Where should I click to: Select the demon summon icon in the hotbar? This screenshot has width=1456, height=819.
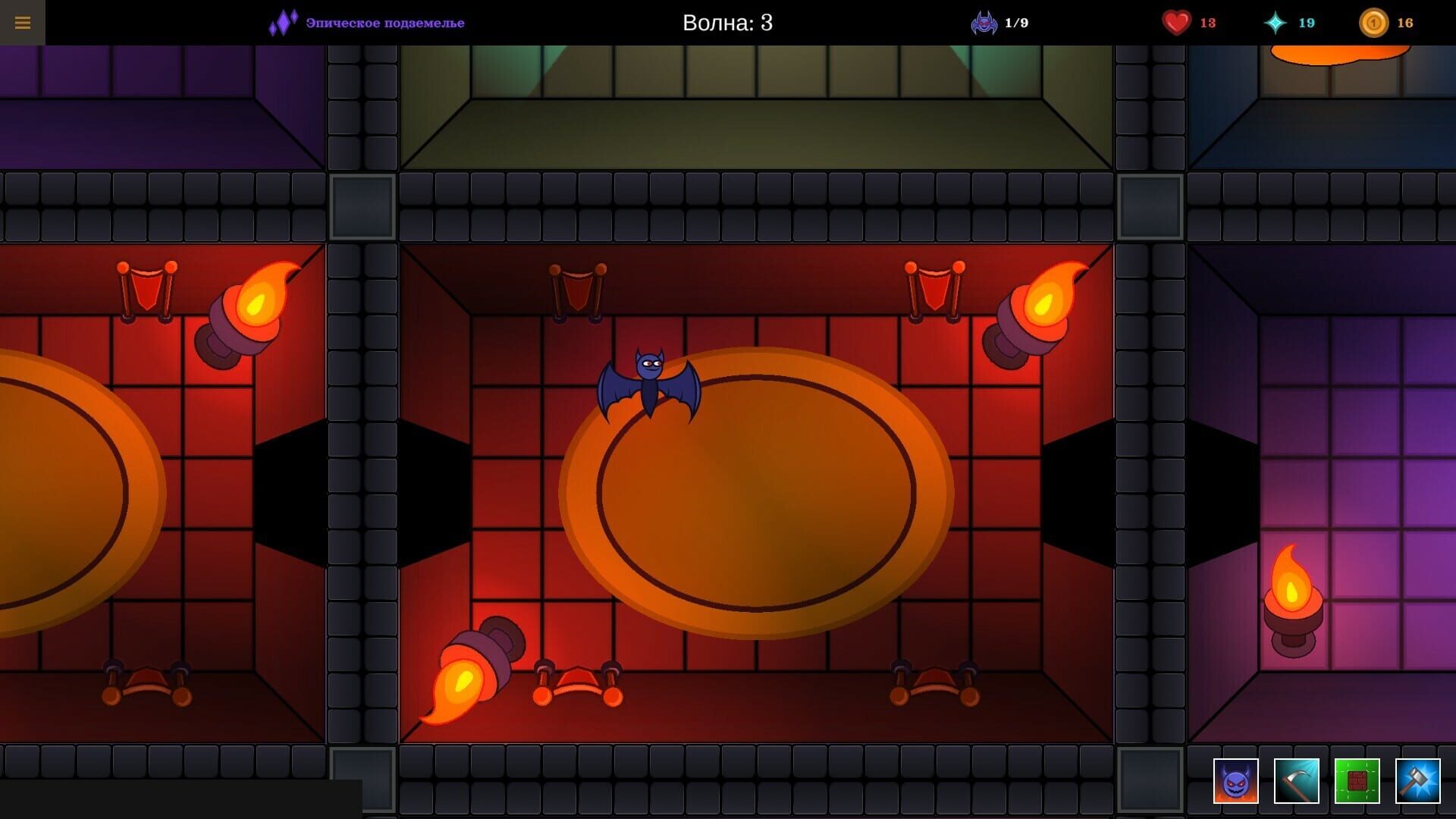[x=1237, y=780]
